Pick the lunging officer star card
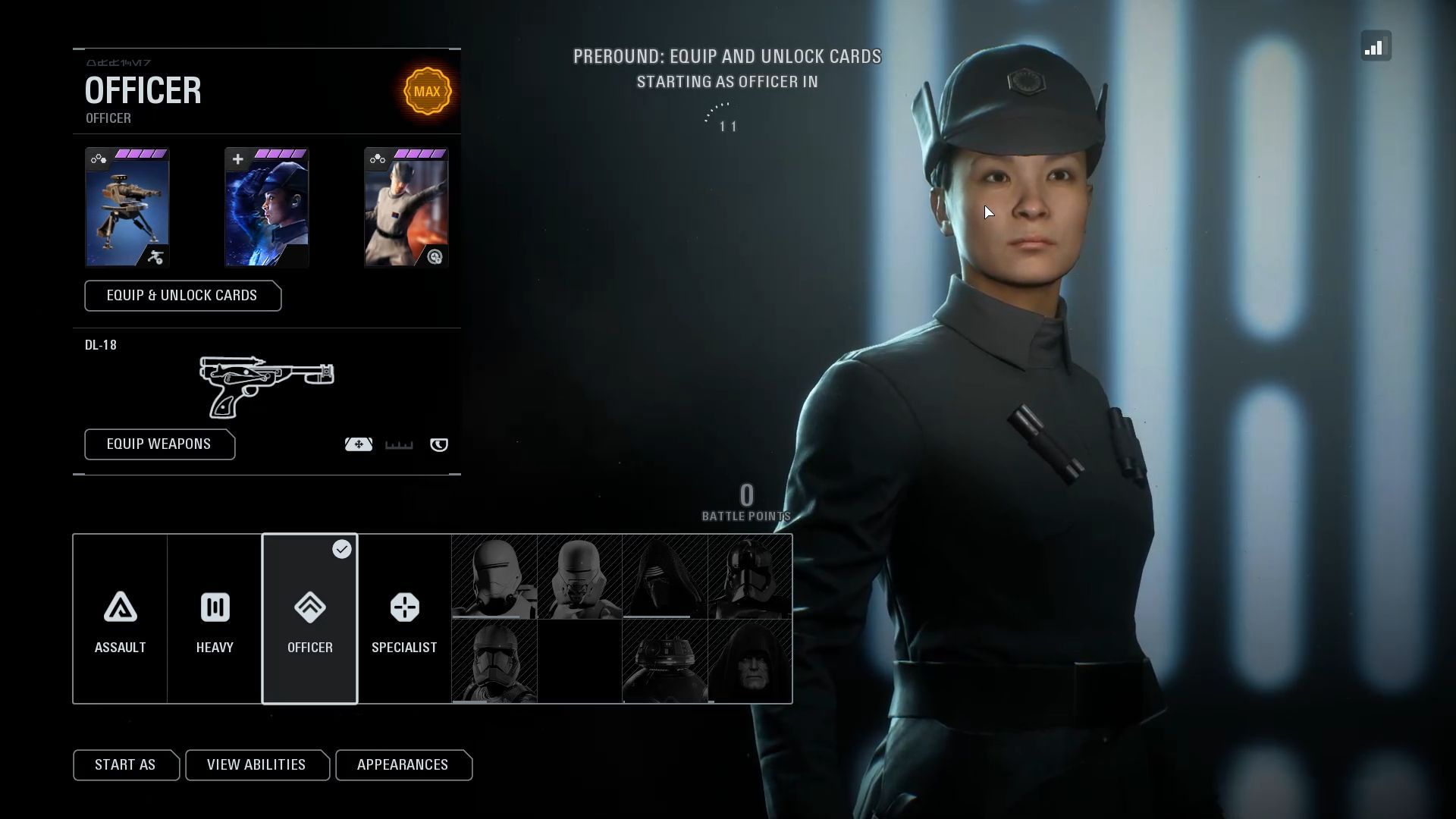 click(x=406, y=208)
